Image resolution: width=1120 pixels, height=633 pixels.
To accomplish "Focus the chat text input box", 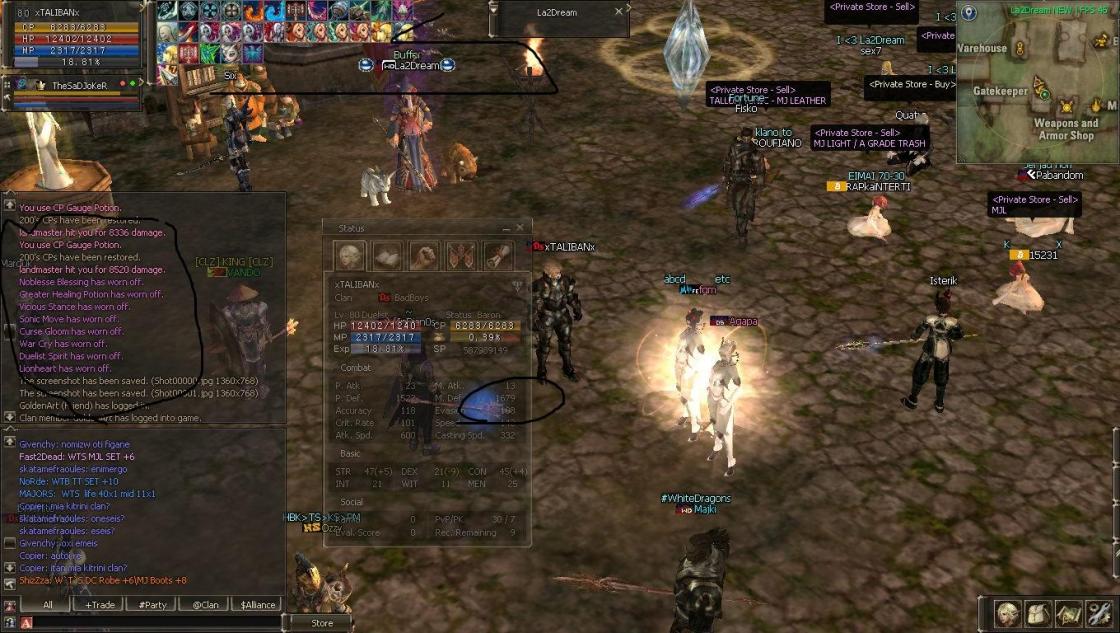I will tap(150, 623).
